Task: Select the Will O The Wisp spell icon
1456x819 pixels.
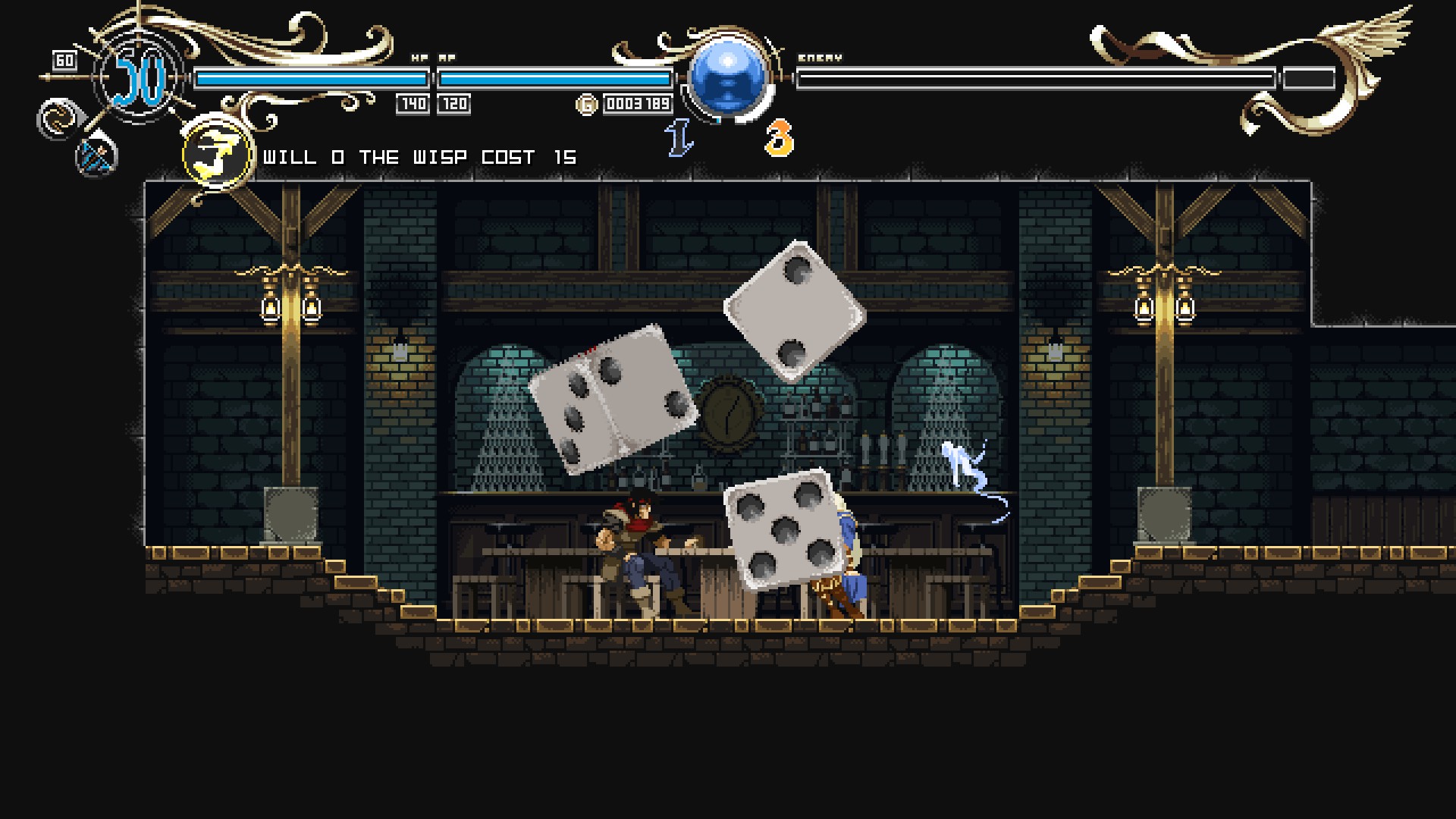Action: [x=217, y=154]
